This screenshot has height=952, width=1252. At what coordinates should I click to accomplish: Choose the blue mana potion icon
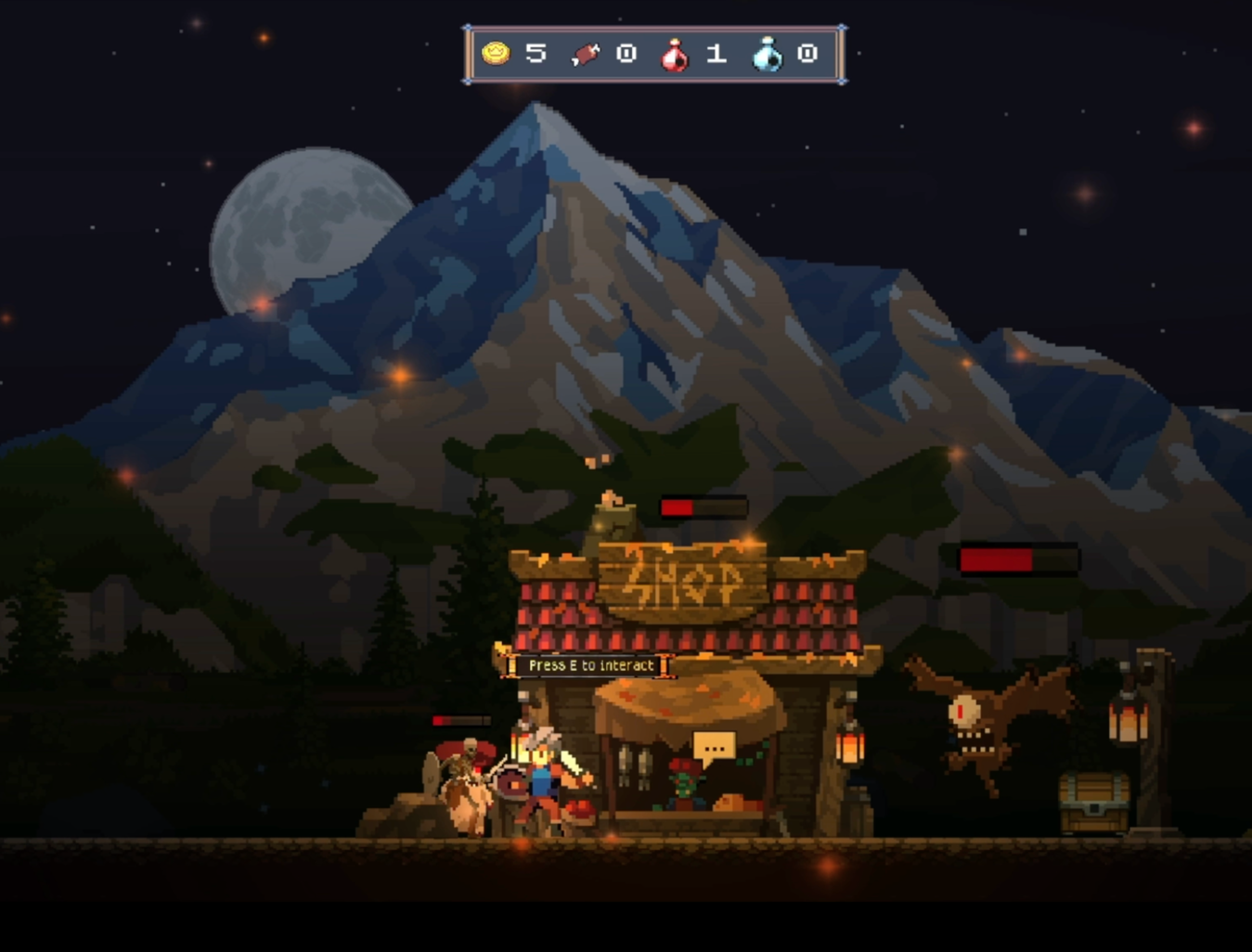point(768,56)
